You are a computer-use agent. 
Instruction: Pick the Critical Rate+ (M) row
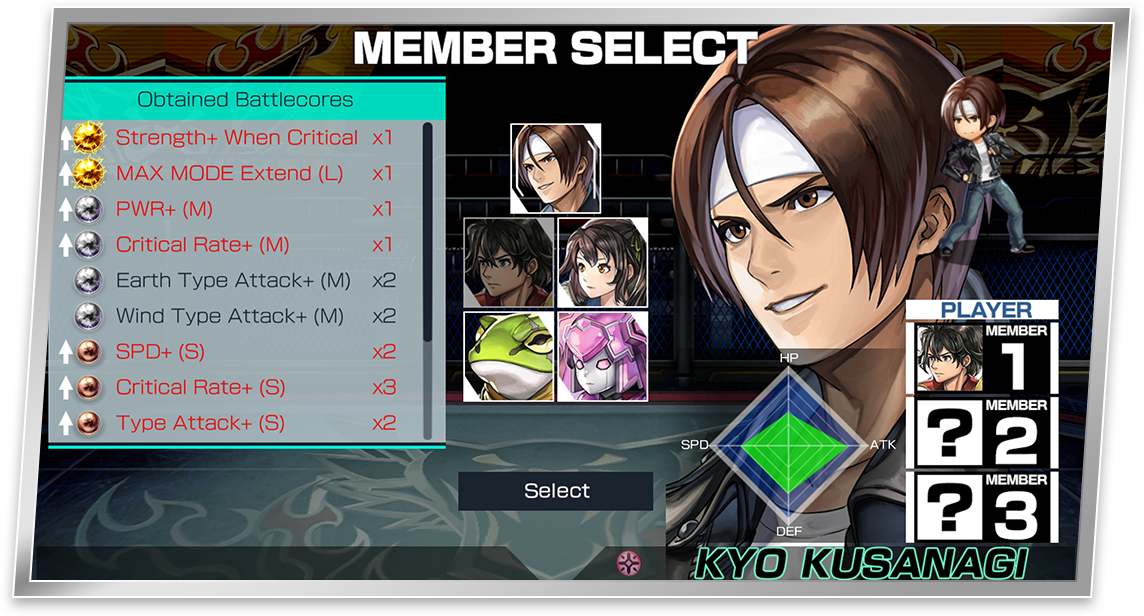click(202, 245)
